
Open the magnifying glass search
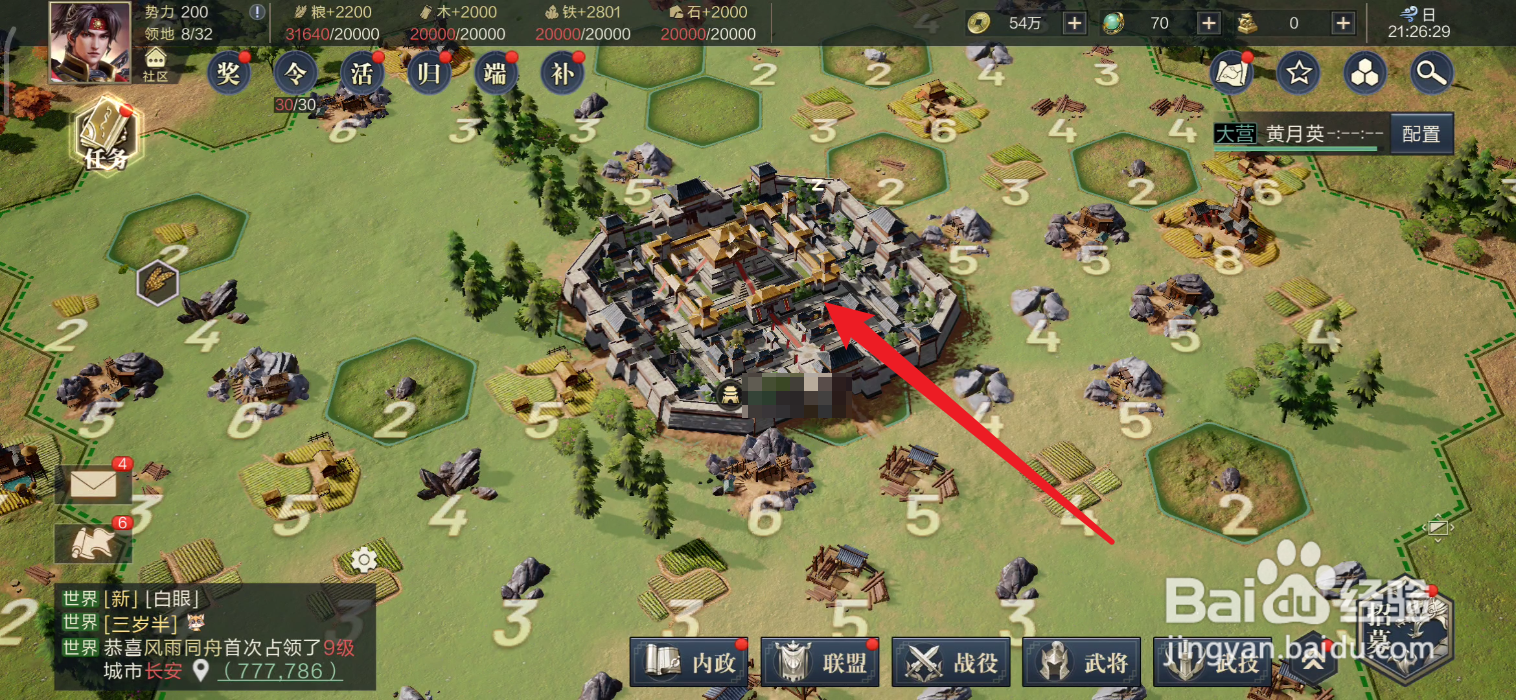point(1432,73)
